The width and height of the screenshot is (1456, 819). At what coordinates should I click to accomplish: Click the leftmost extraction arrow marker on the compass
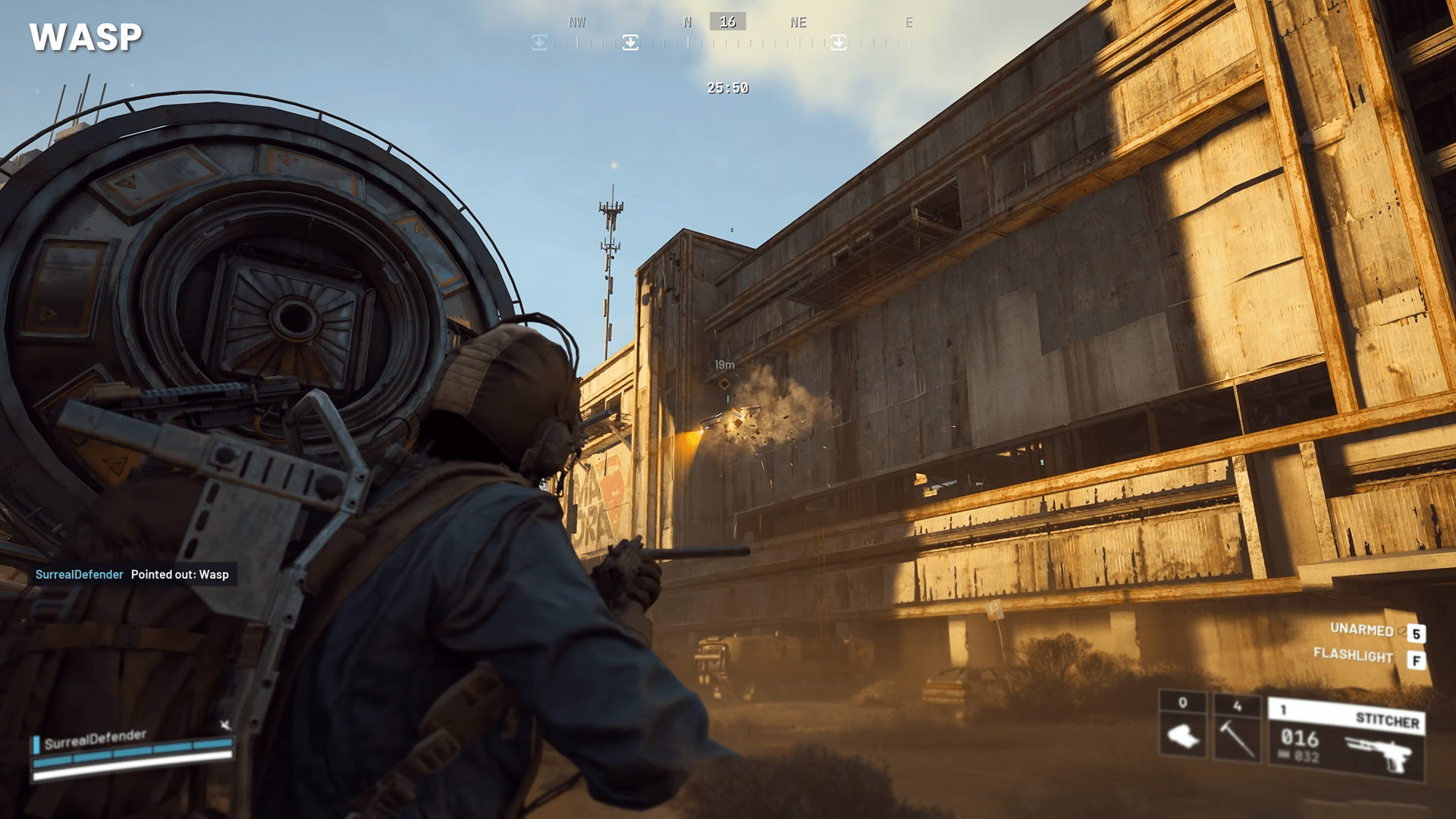pyautogui.click(x=539, y=42)
